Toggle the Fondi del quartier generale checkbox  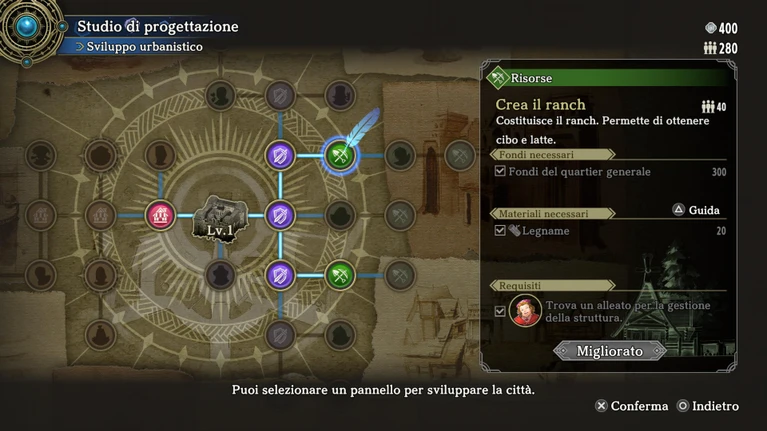[500, 172]
